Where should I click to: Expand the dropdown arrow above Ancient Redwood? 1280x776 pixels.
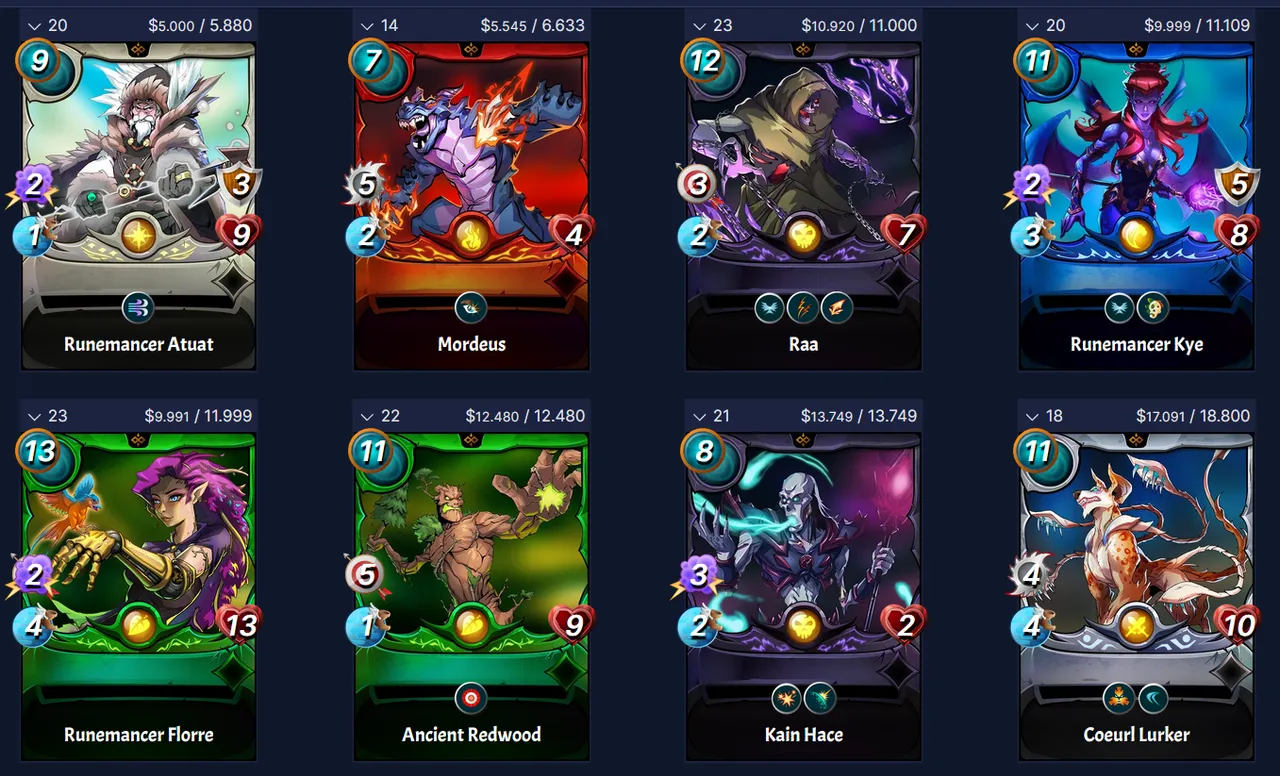coord(366,416)
